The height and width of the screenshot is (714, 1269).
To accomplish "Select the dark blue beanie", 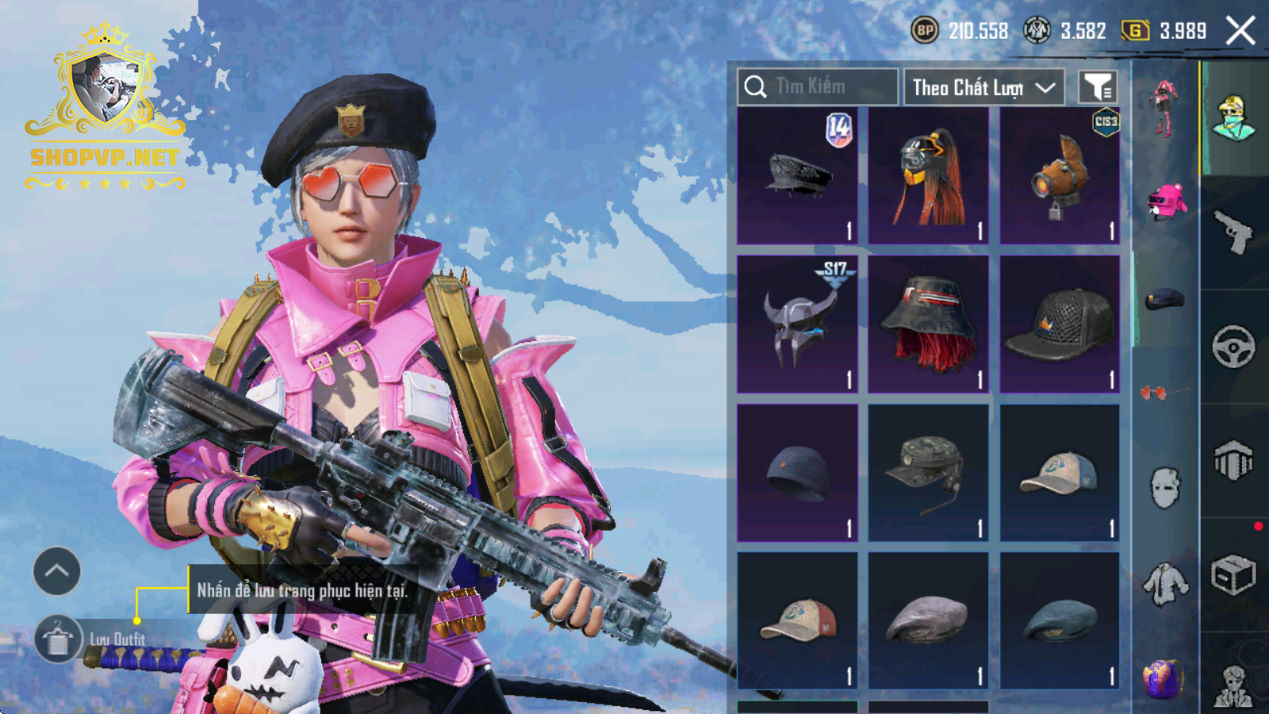I will click(x=797, y=472).
